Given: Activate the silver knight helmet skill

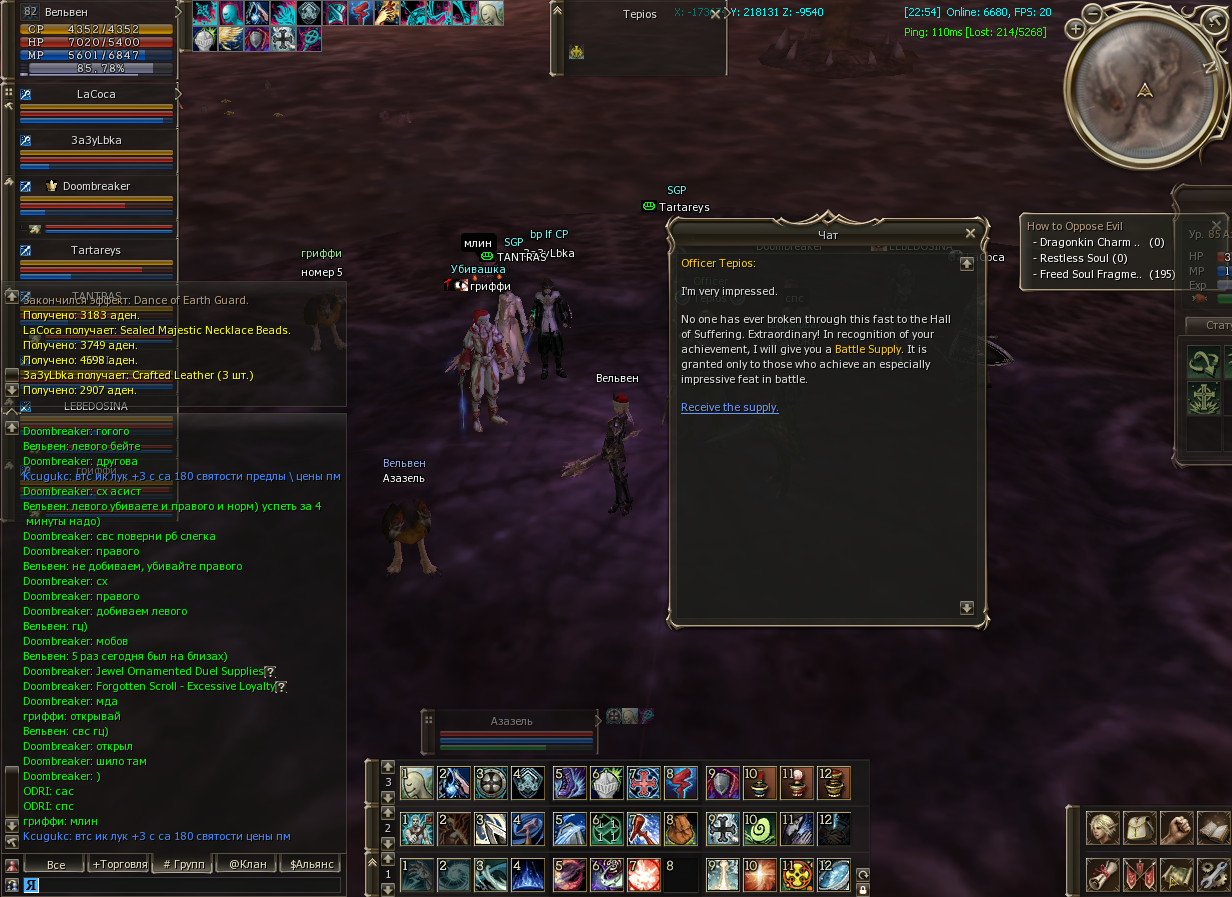Looking at the screenshot, I should click(x=606, y=783).
